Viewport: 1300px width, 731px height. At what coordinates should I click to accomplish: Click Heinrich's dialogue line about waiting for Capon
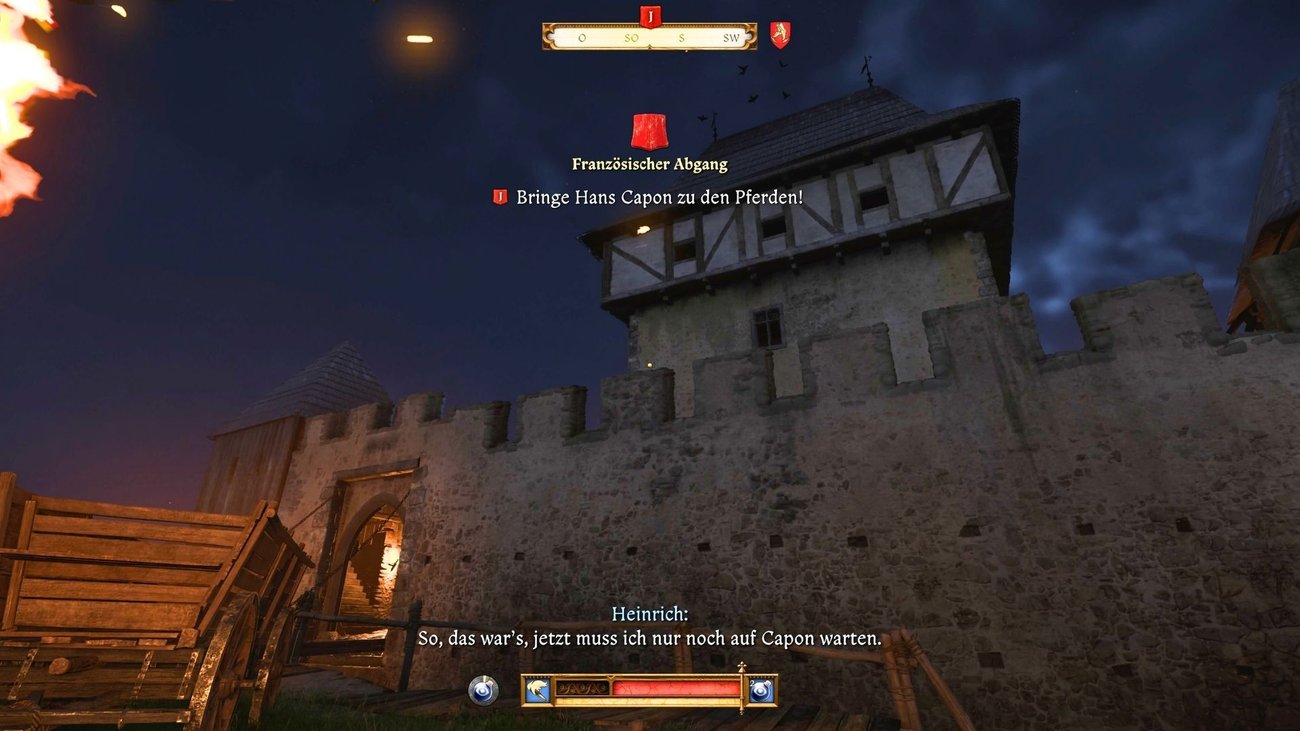[649, 637]
